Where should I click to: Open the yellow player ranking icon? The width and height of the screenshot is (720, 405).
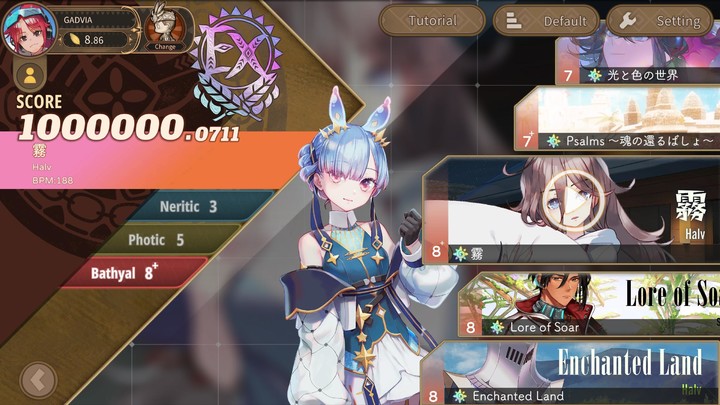coord(30,76)
